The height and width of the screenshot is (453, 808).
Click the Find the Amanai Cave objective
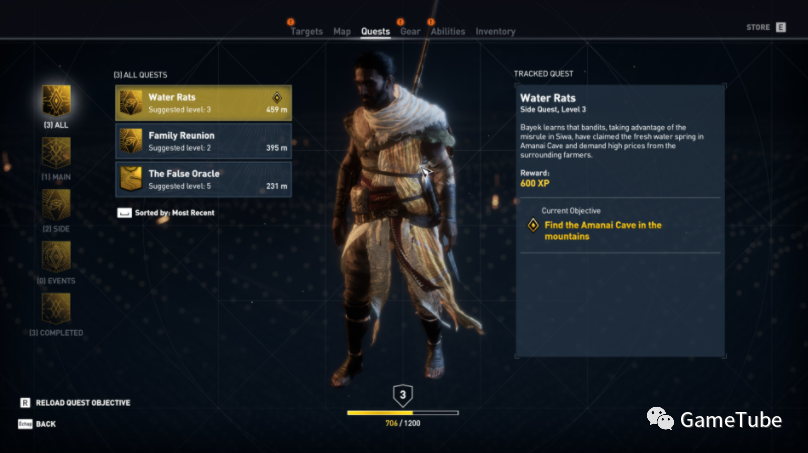point(602,231)
